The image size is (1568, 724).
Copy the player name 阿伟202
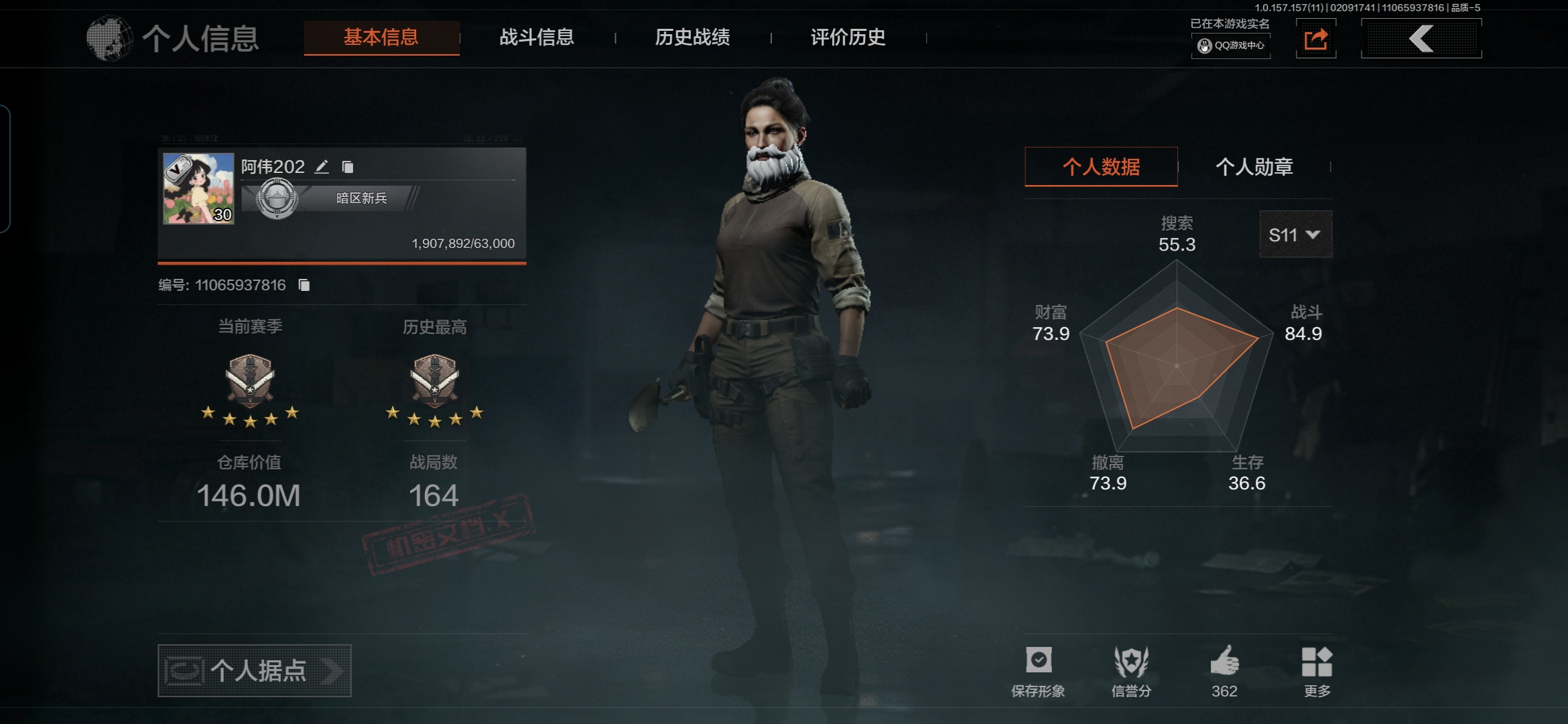pyautogui.click(x=348, y=166)
